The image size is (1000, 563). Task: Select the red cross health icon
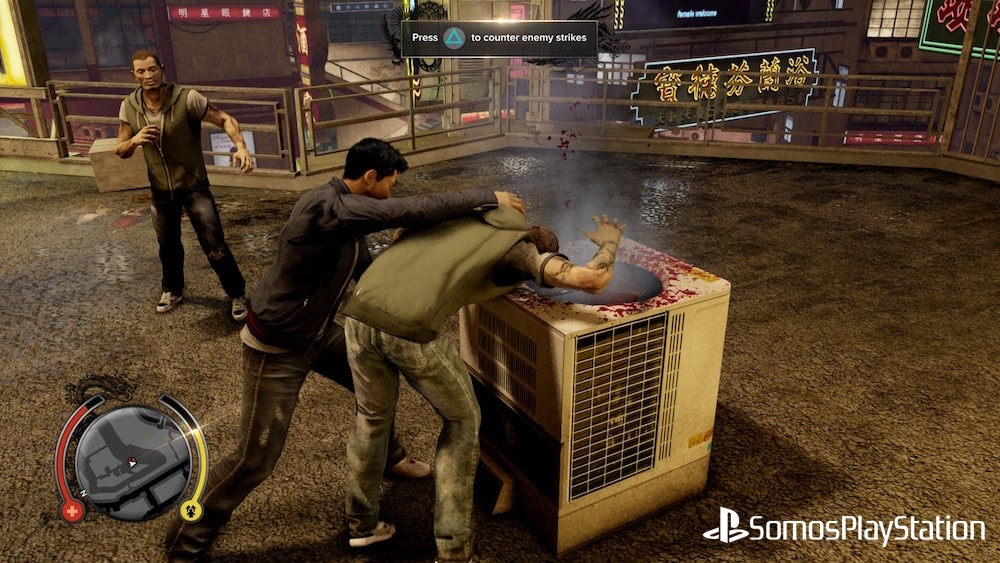[73, 511]
